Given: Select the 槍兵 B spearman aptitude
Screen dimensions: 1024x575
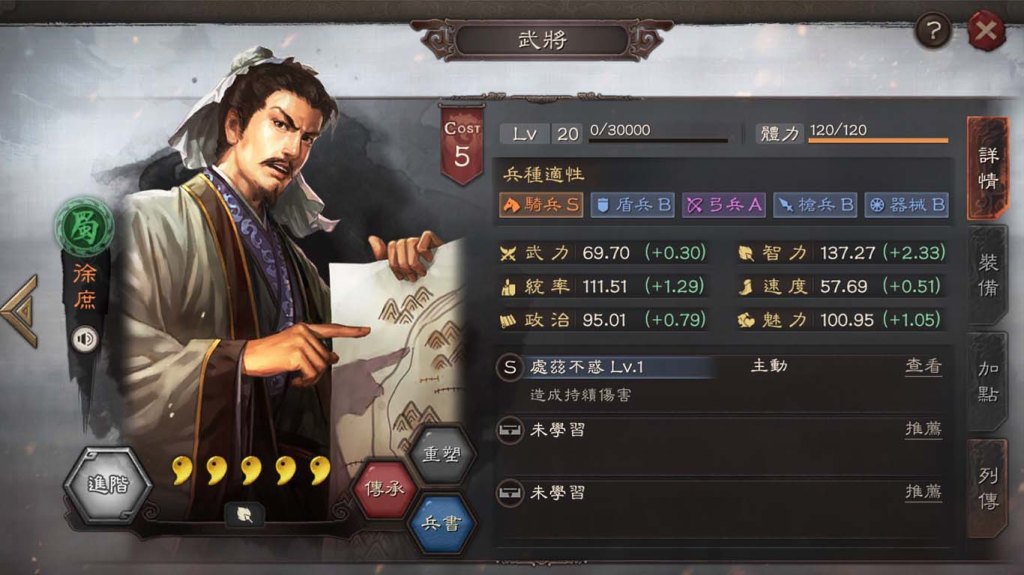Looking at the screenshot, I should pos(815,205).
